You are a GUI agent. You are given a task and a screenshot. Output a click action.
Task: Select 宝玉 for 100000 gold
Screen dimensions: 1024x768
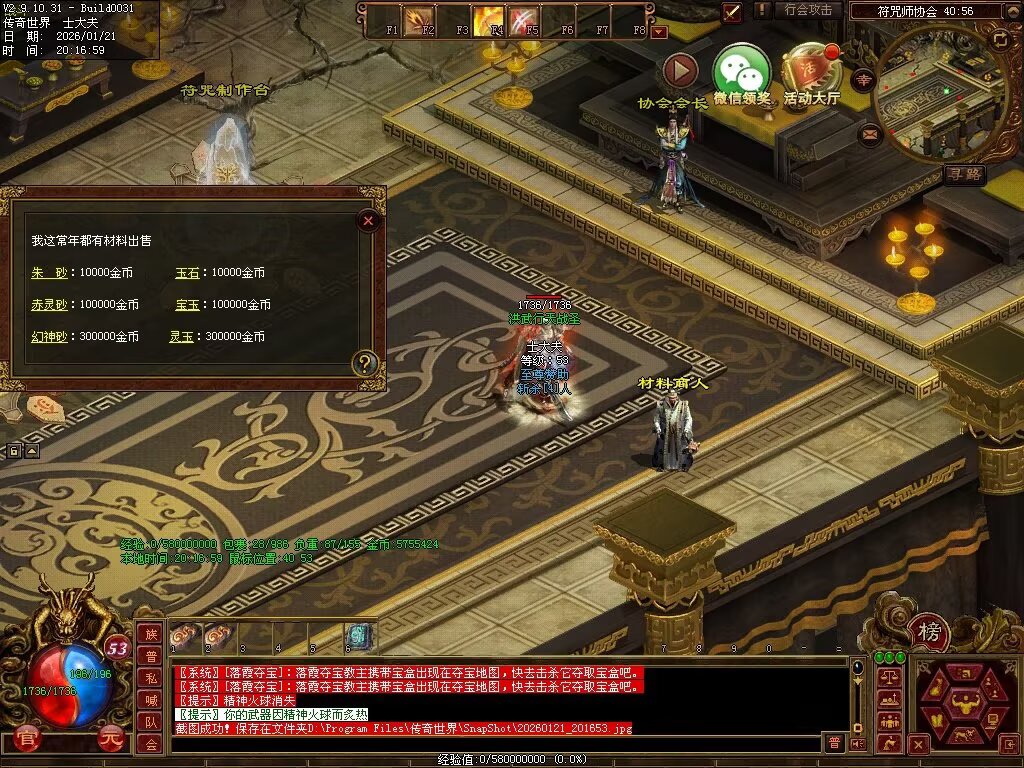pyautogui.click(x=187, y=304)
